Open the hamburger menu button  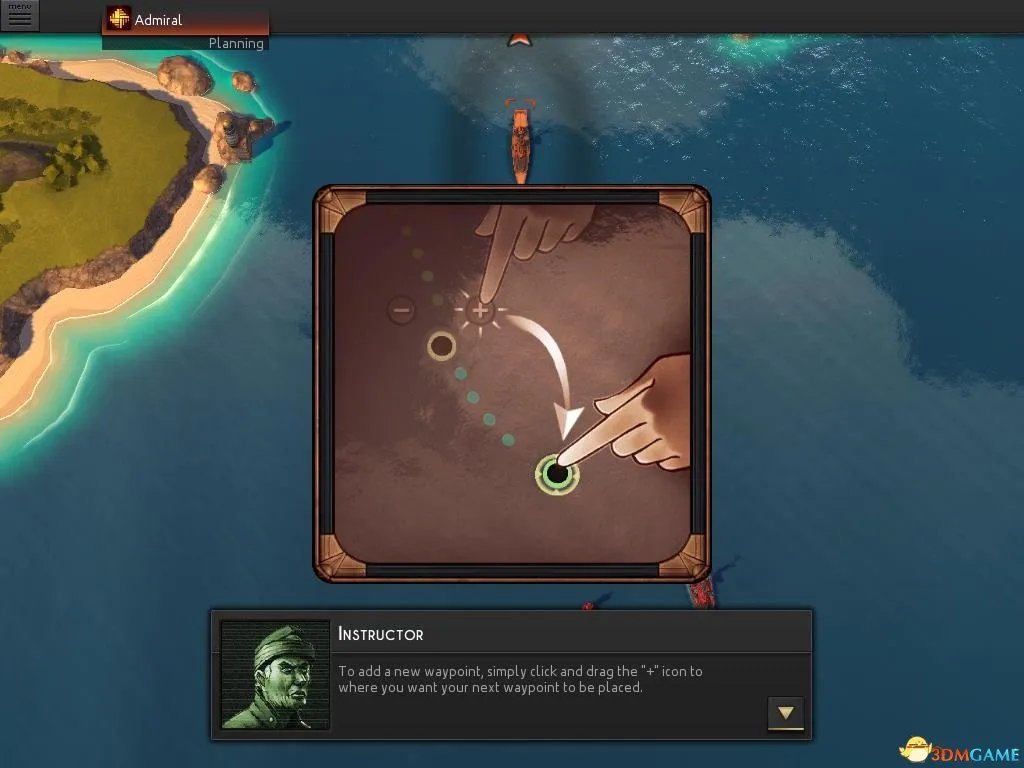19,16
